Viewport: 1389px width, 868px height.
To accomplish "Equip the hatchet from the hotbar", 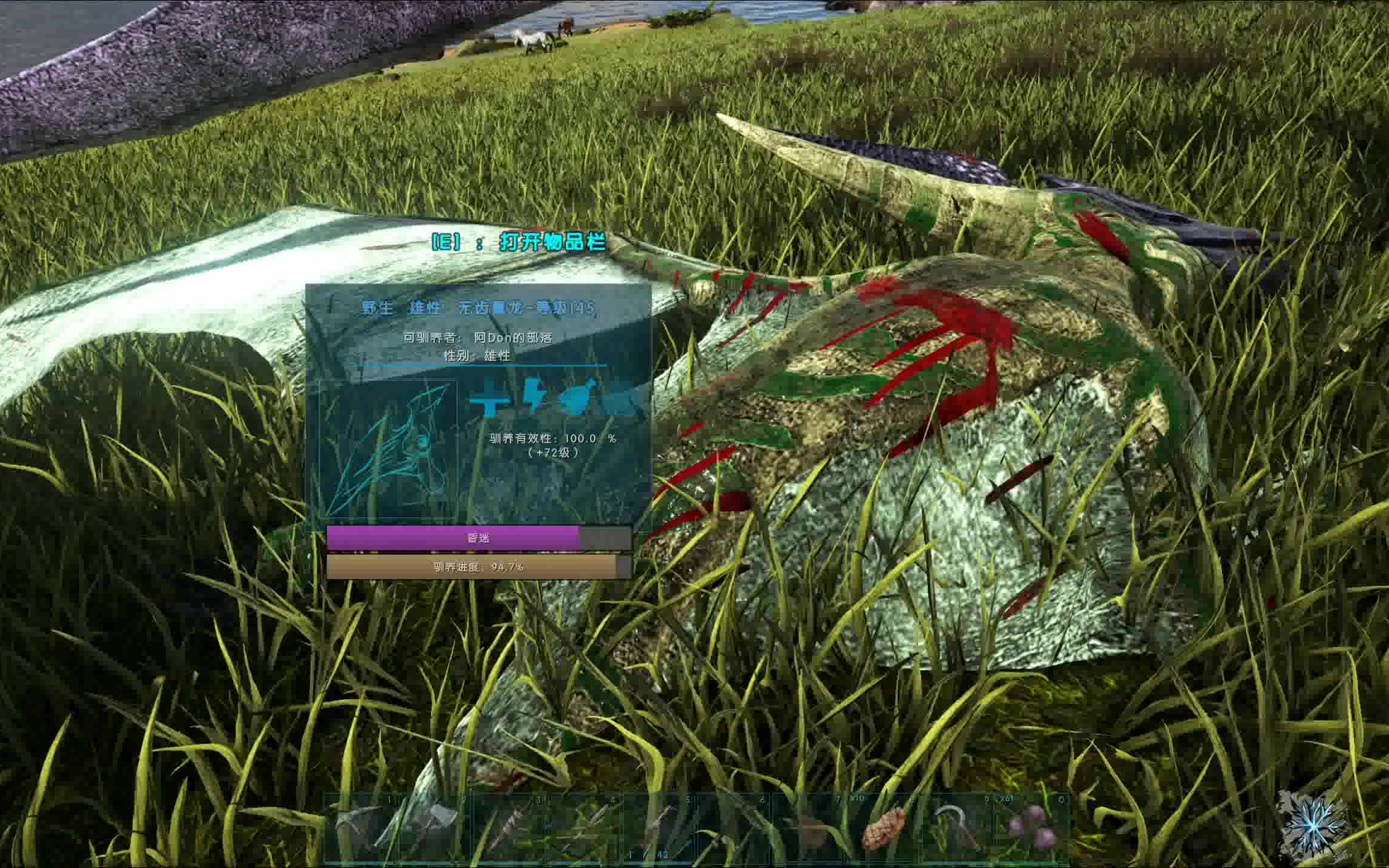I will 435,828.
